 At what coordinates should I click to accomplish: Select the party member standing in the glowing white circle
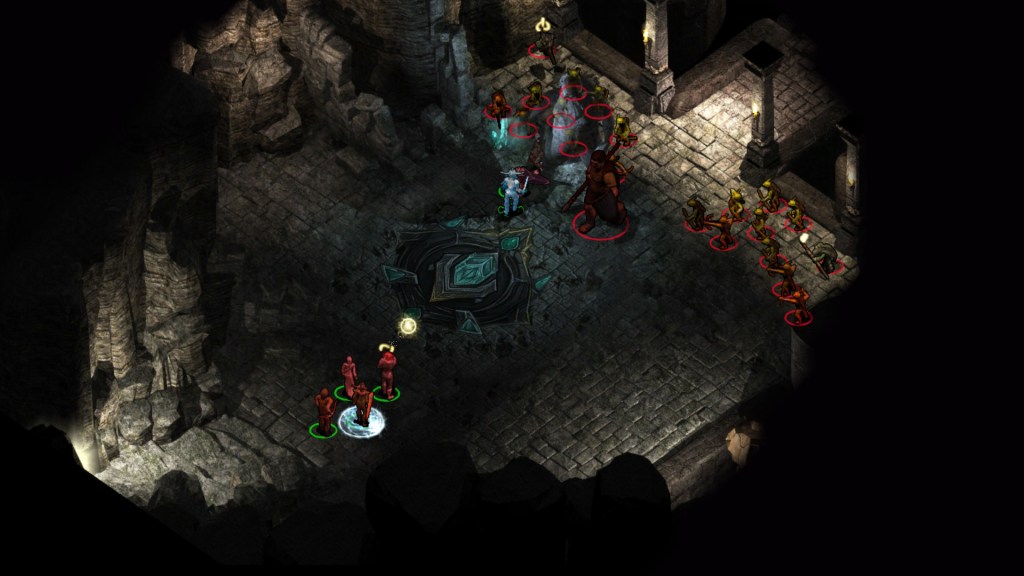361,406
